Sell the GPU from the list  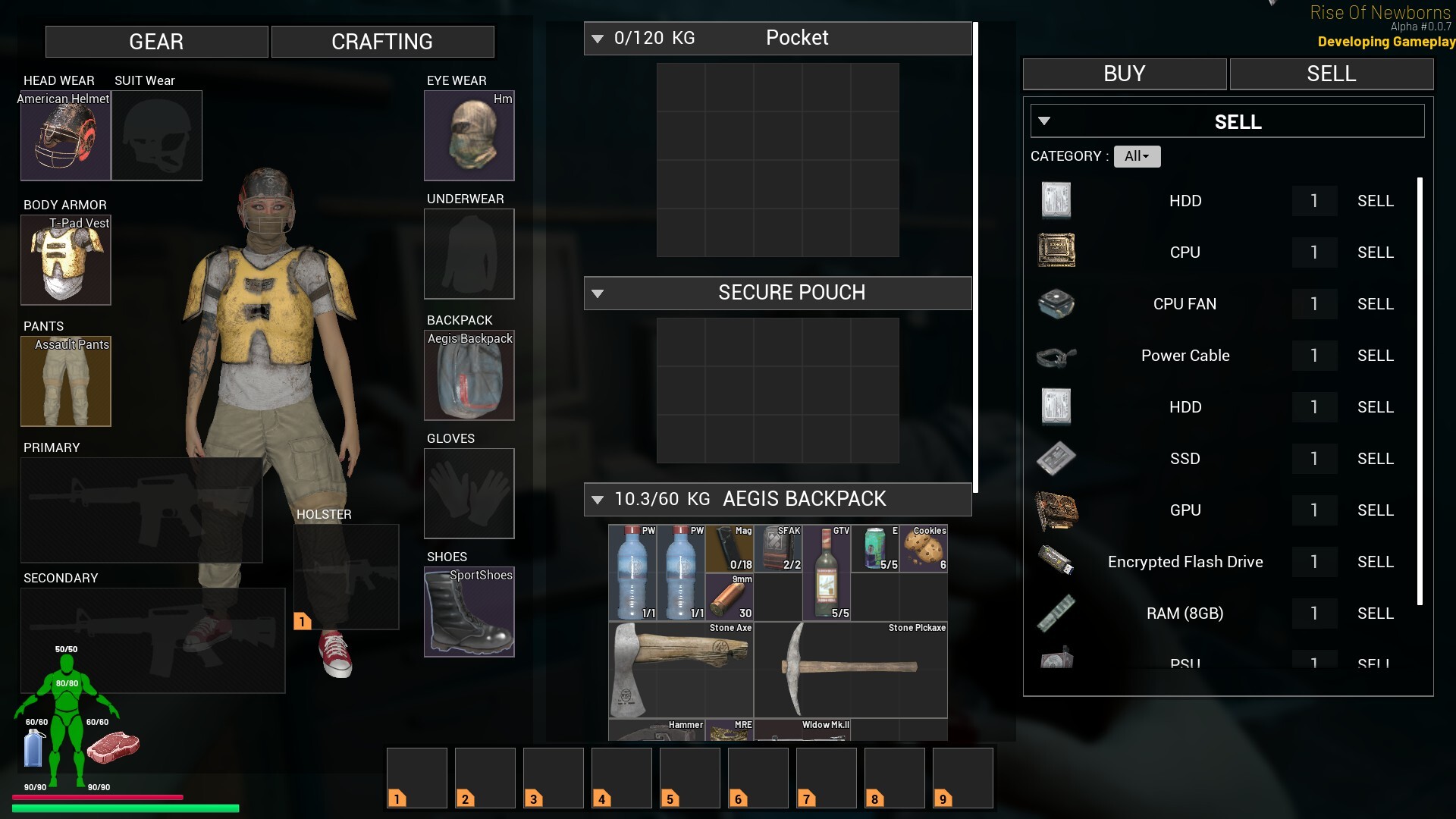1375,510
